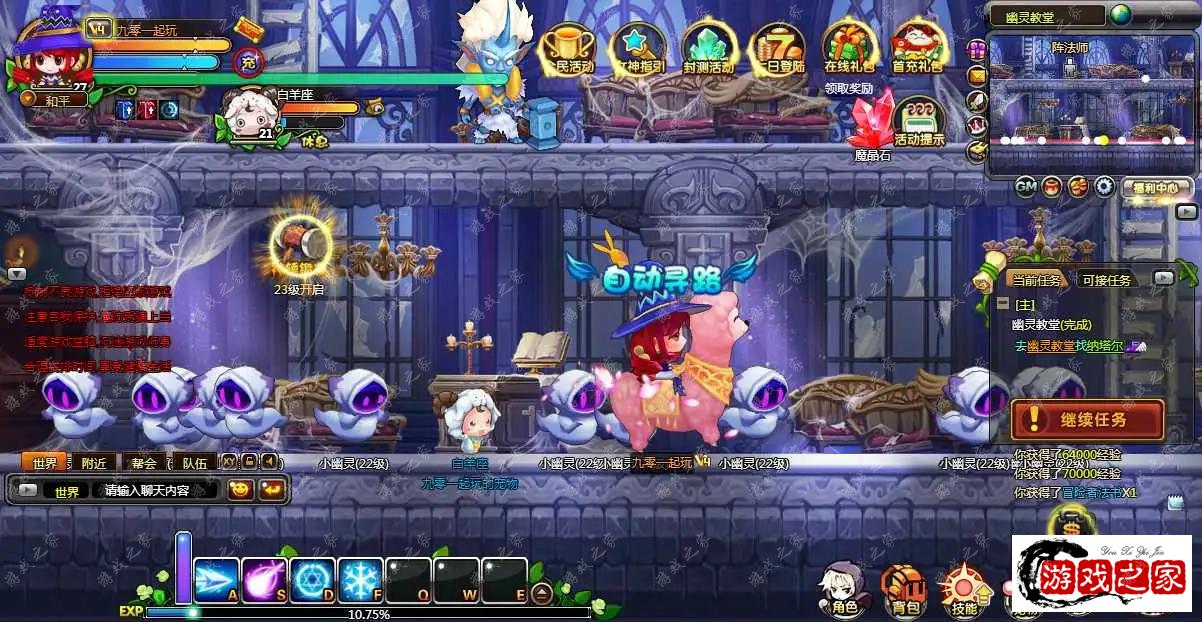Click the 继续任务 continue quest button

1087,420
